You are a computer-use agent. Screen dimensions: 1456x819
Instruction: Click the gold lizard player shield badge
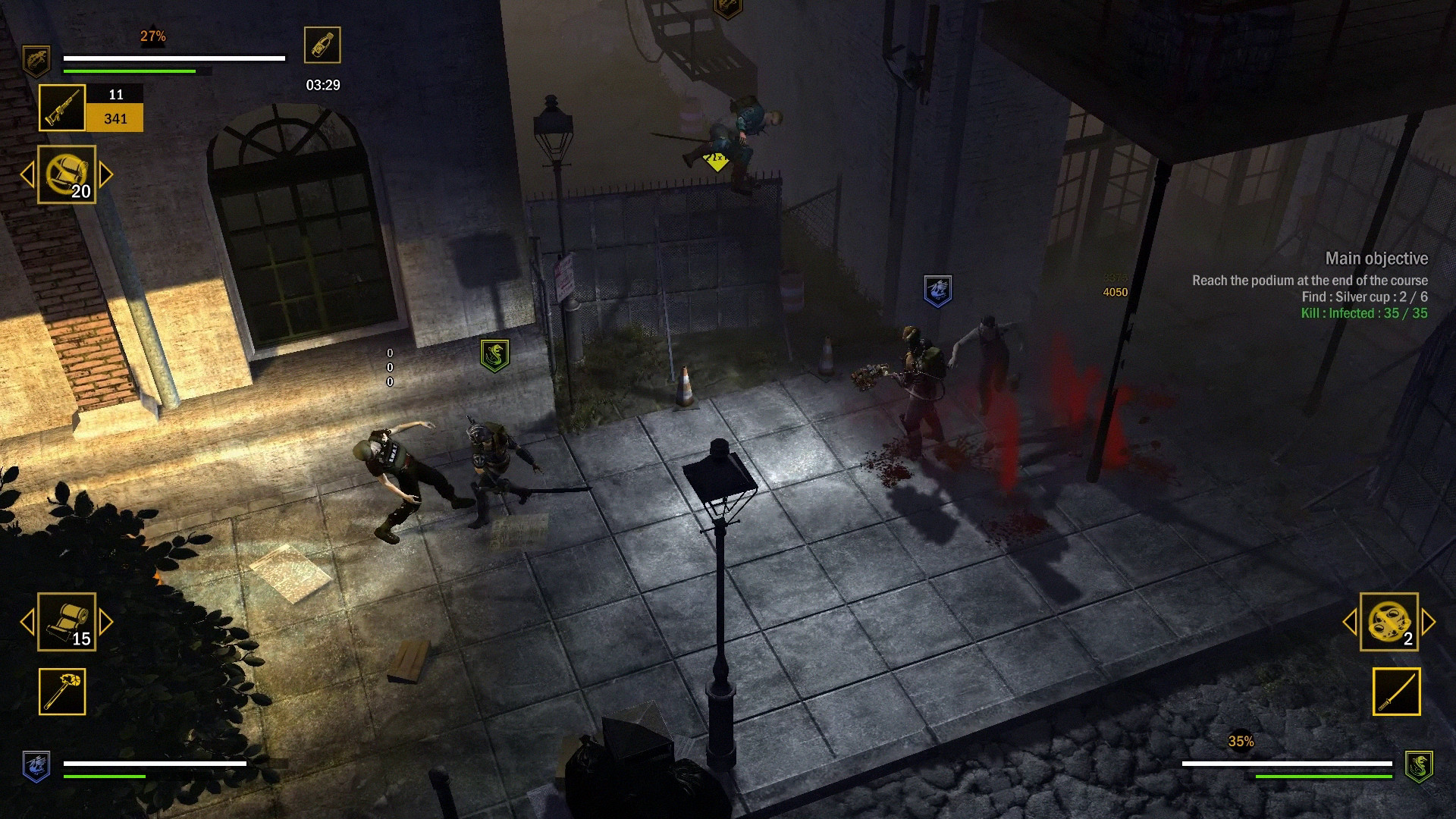[36, 61]
